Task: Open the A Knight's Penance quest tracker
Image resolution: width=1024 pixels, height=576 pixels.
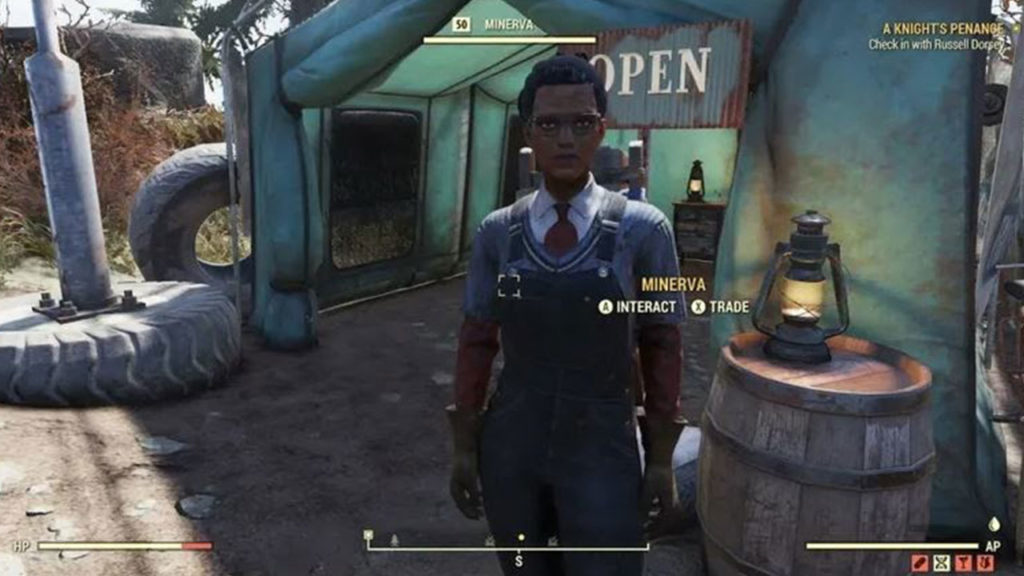Action: (942, 30)
